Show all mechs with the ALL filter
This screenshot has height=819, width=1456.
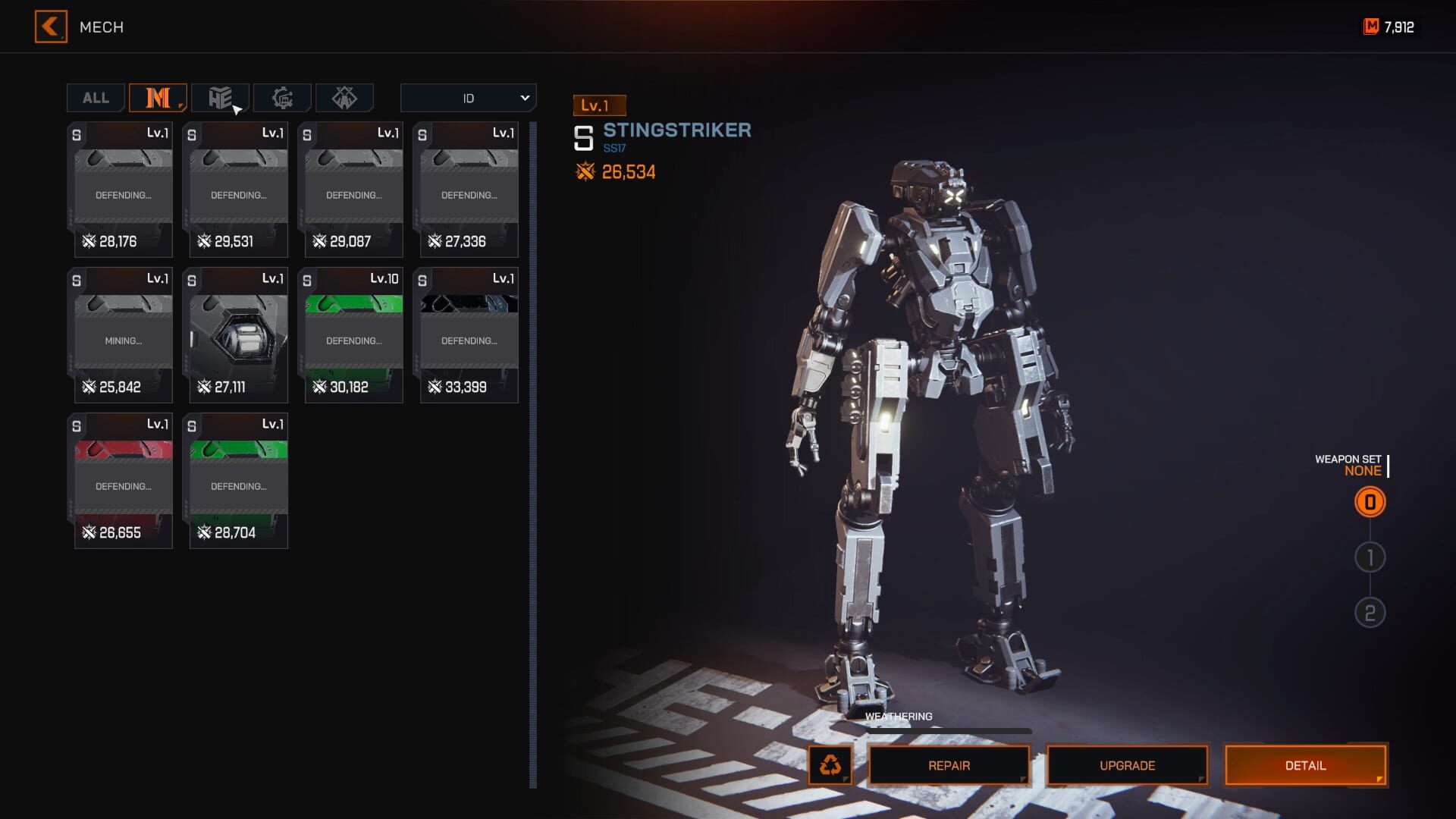[96, 98]
